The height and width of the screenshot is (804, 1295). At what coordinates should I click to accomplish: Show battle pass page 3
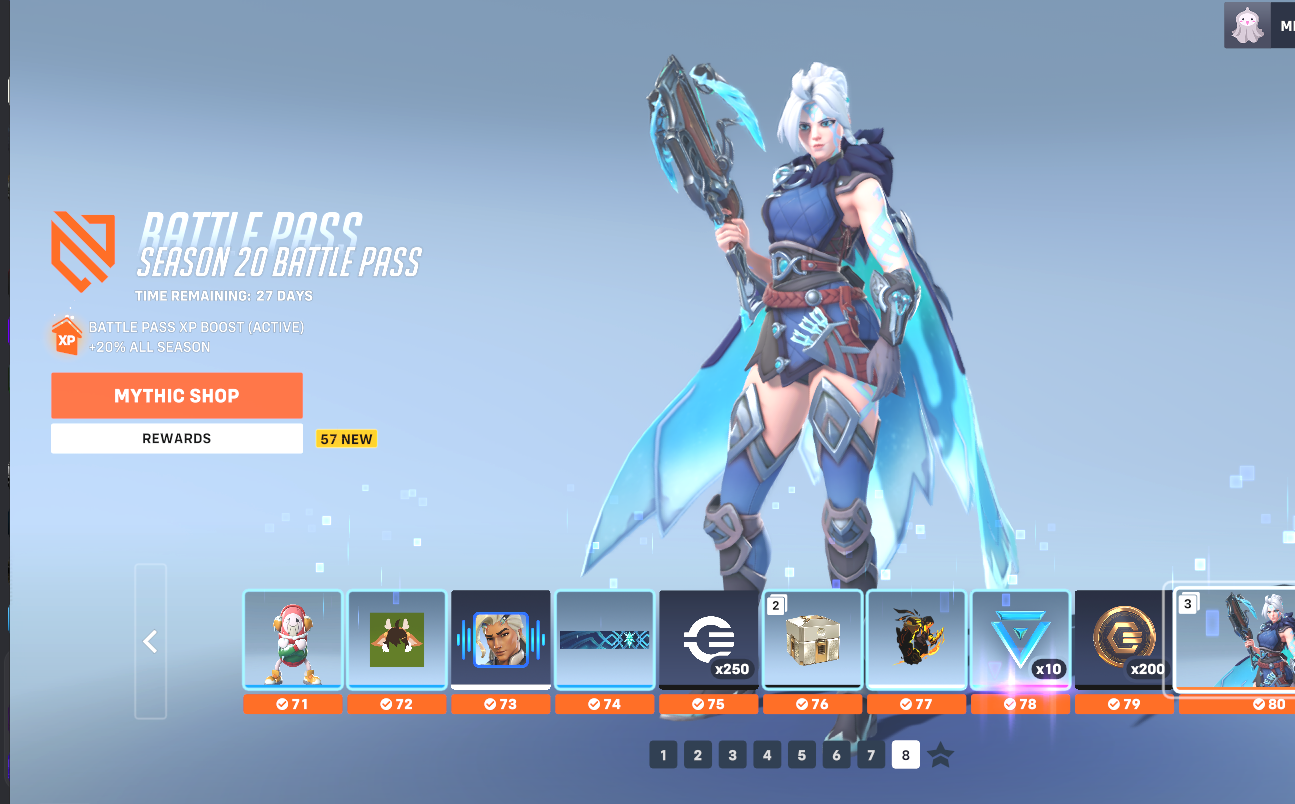pyautogui.click(x=732, y=755)
